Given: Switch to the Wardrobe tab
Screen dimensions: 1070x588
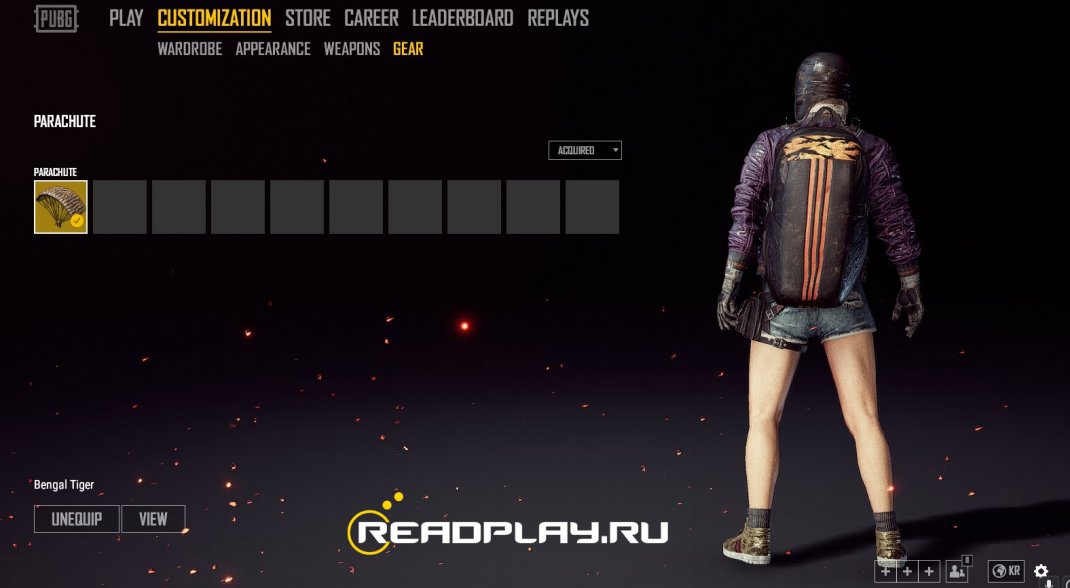Looking at the screenshot, I should (190, 49).
